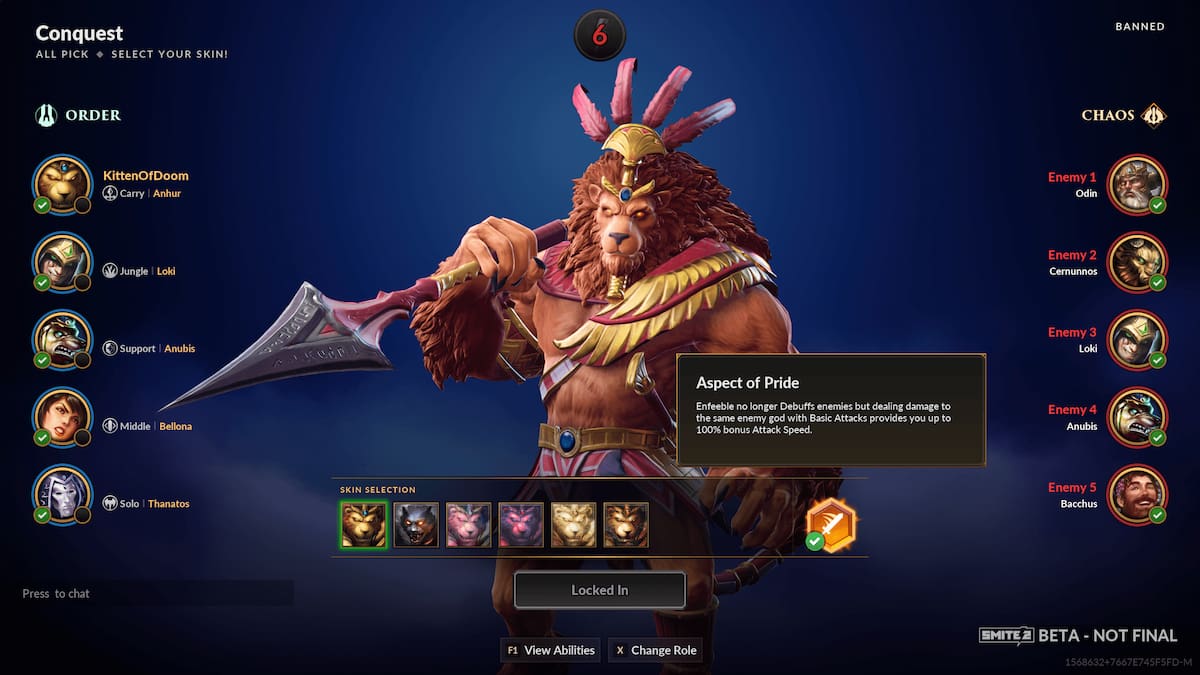This screenshot has width=1200, height=675.
Task: Select Enemy 2 Cernunnos portrait
Action: point(1137,262)
